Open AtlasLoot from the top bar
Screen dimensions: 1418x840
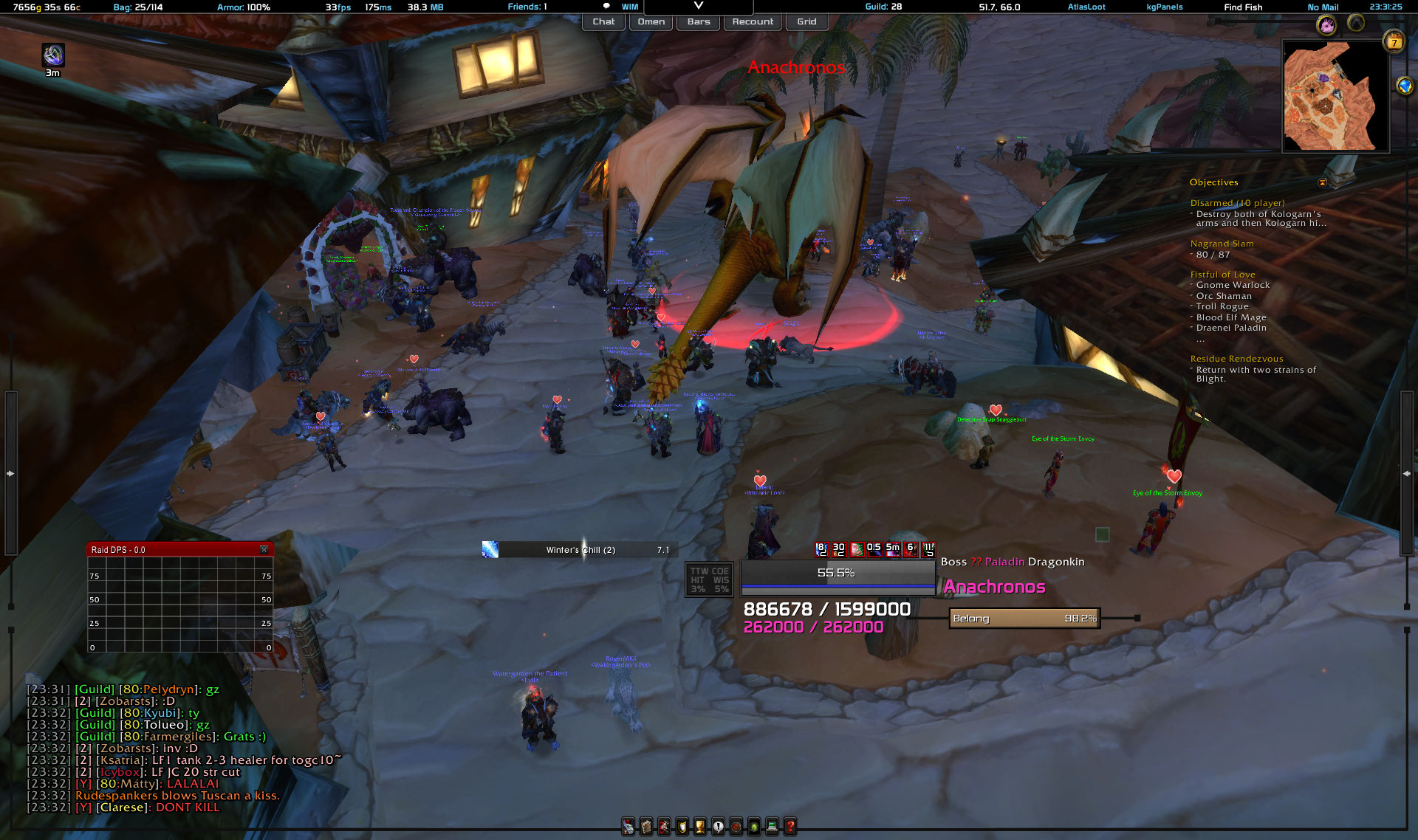coord(1086,7)
